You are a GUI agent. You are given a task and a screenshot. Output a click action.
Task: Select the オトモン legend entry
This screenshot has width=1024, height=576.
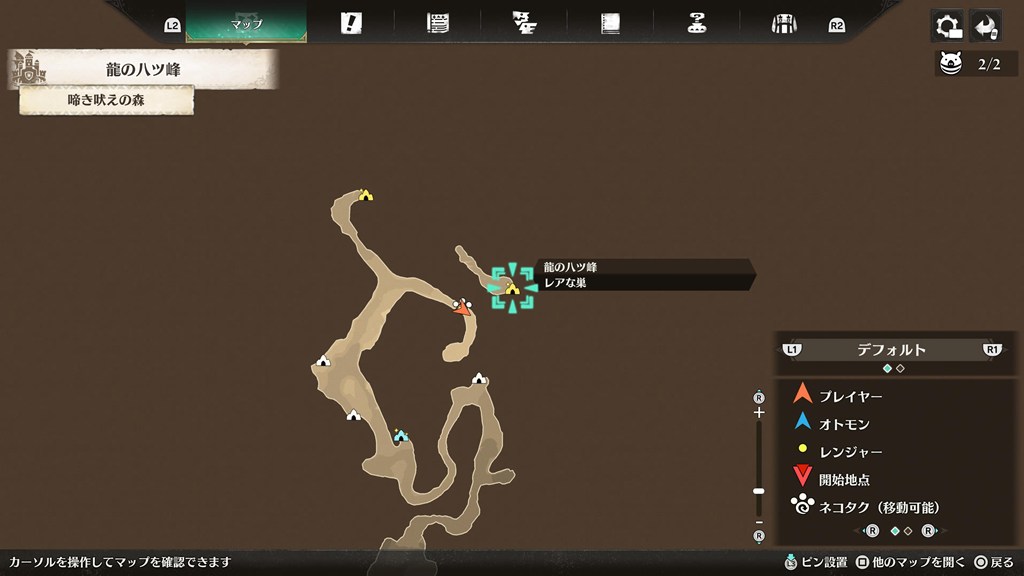[844, 424]
